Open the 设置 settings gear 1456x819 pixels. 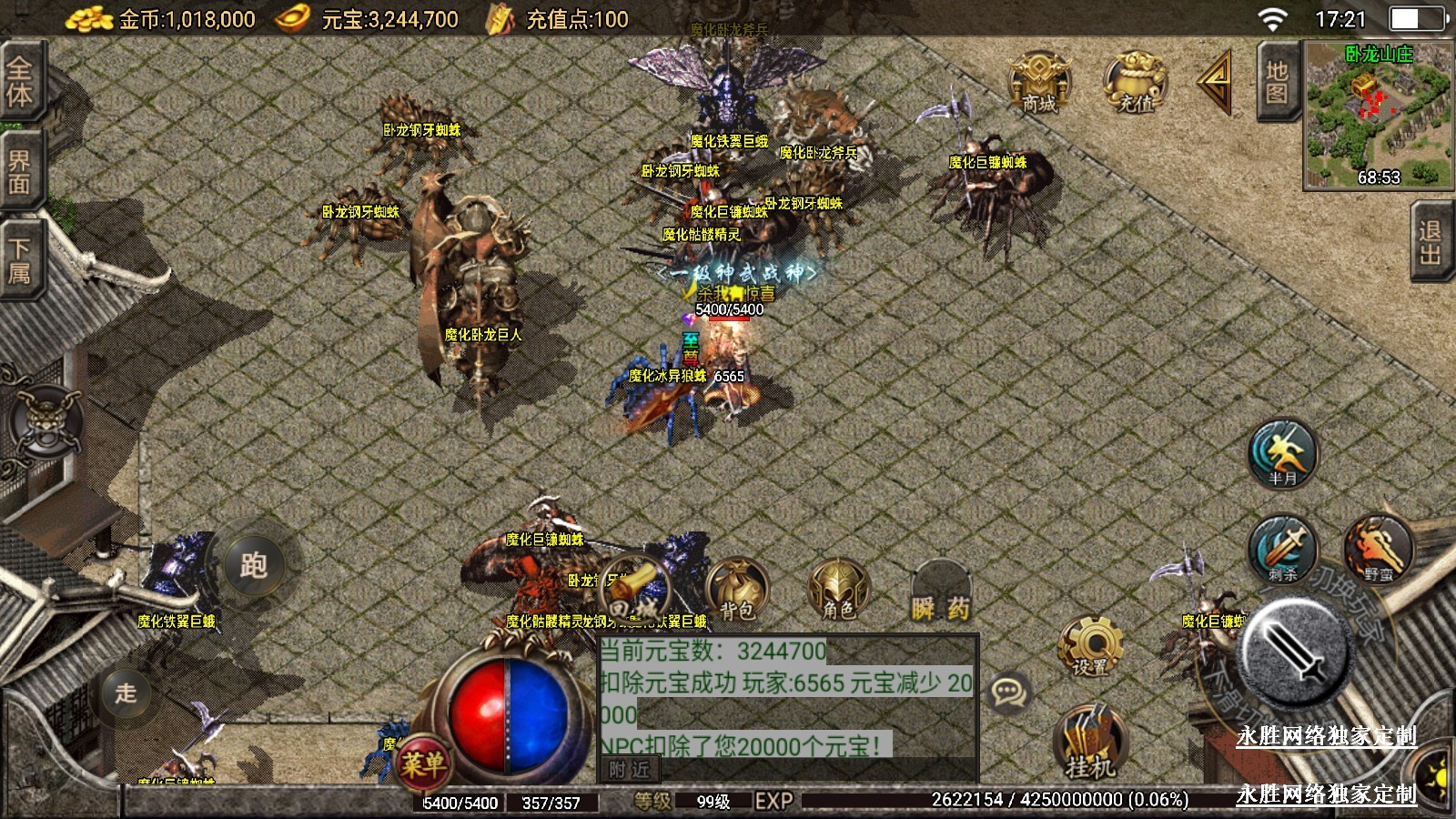pos(1090,646)
